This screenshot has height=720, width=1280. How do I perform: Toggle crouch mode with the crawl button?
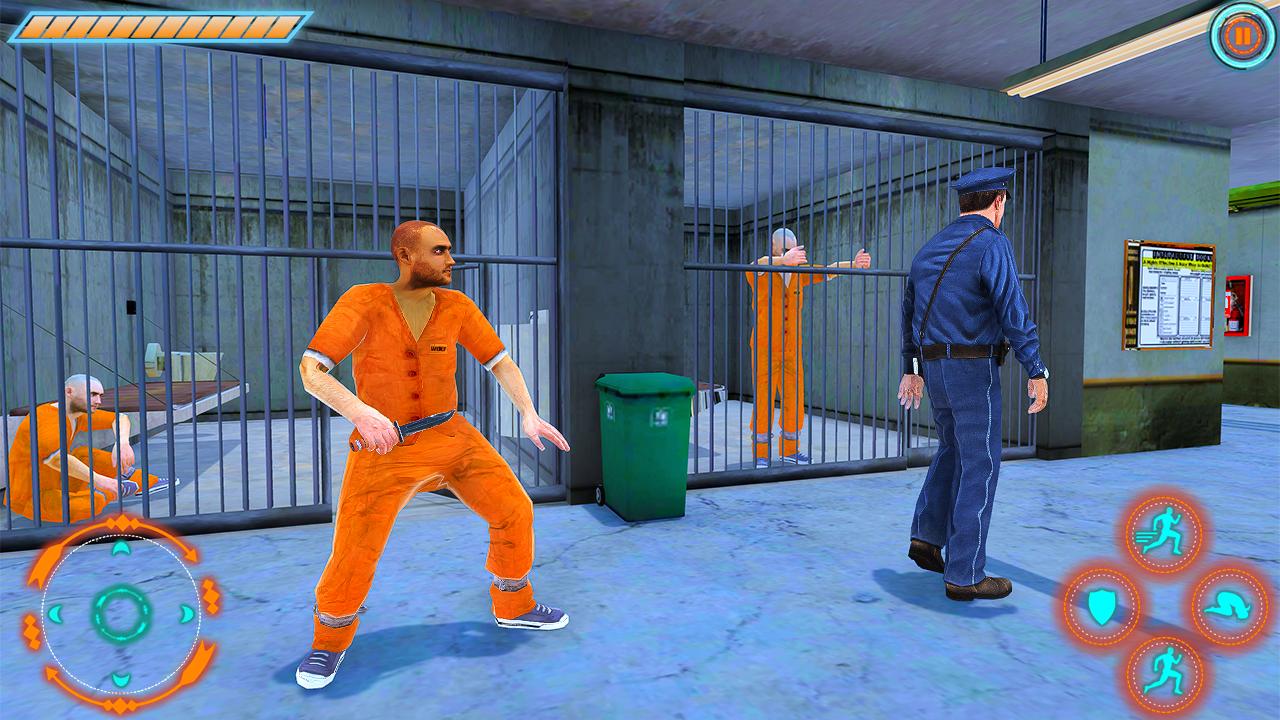tap(1228, 606)
